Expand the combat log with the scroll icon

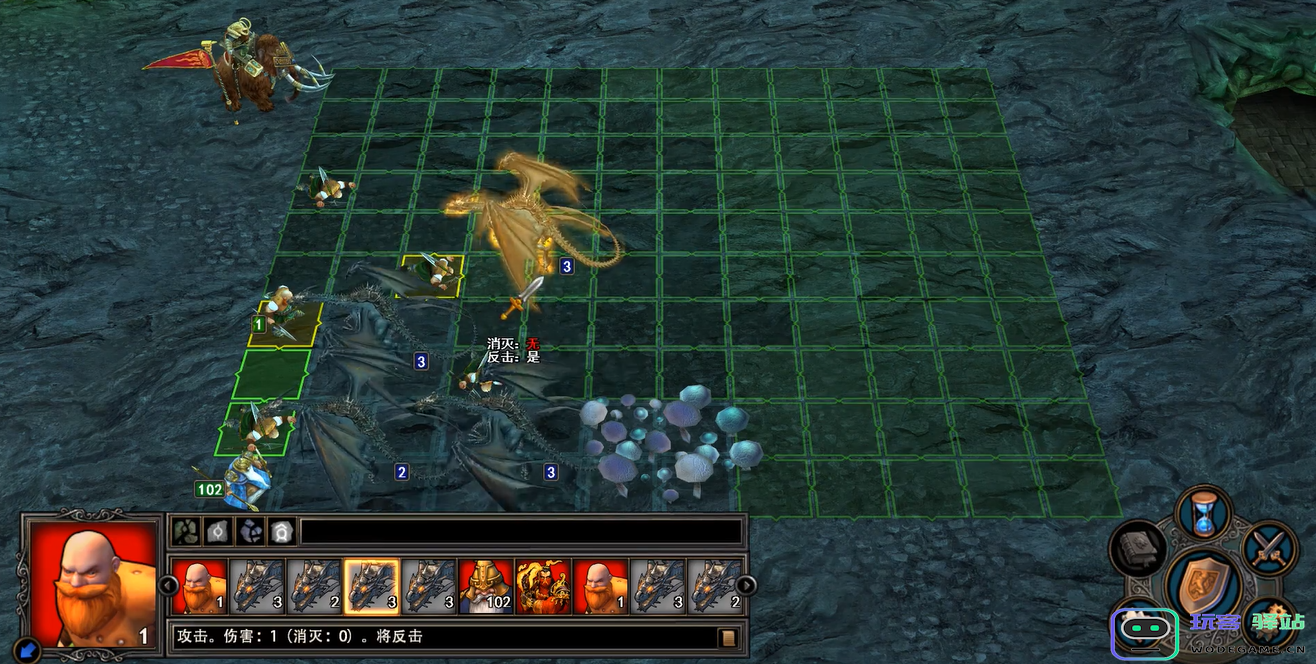729,637
